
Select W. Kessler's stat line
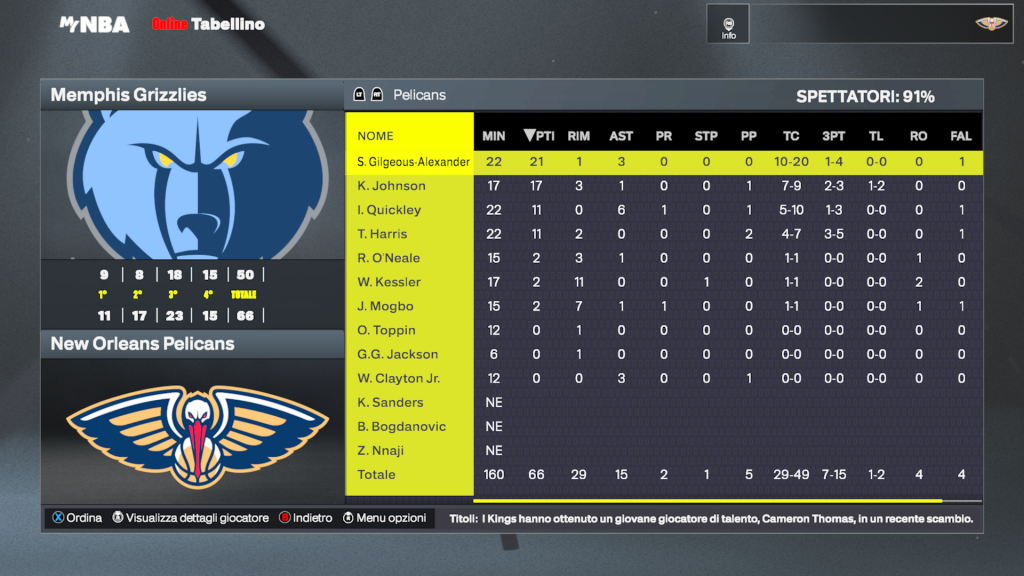coord(389,282)
